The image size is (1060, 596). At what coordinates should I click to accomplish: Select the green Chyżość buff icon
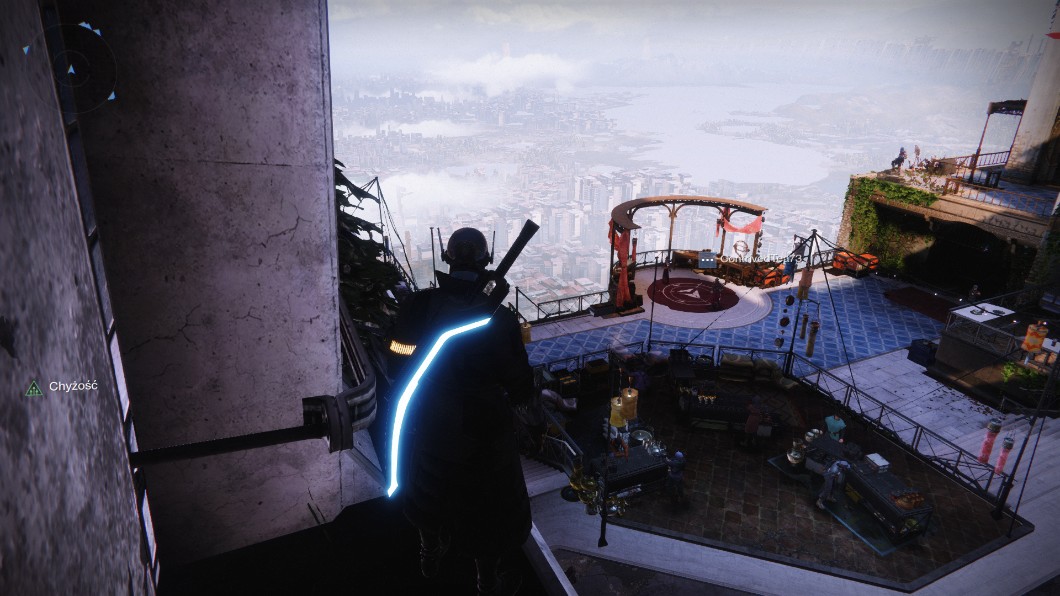tap(34, 388)
